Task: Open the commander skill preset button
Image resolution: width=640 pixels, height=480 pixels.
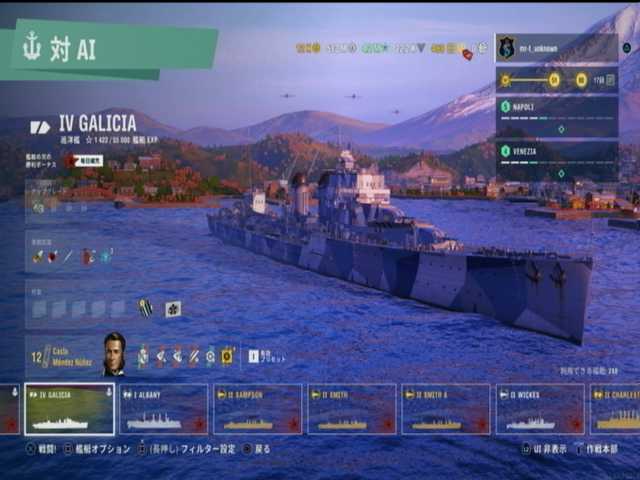Action: pos(263,356)
